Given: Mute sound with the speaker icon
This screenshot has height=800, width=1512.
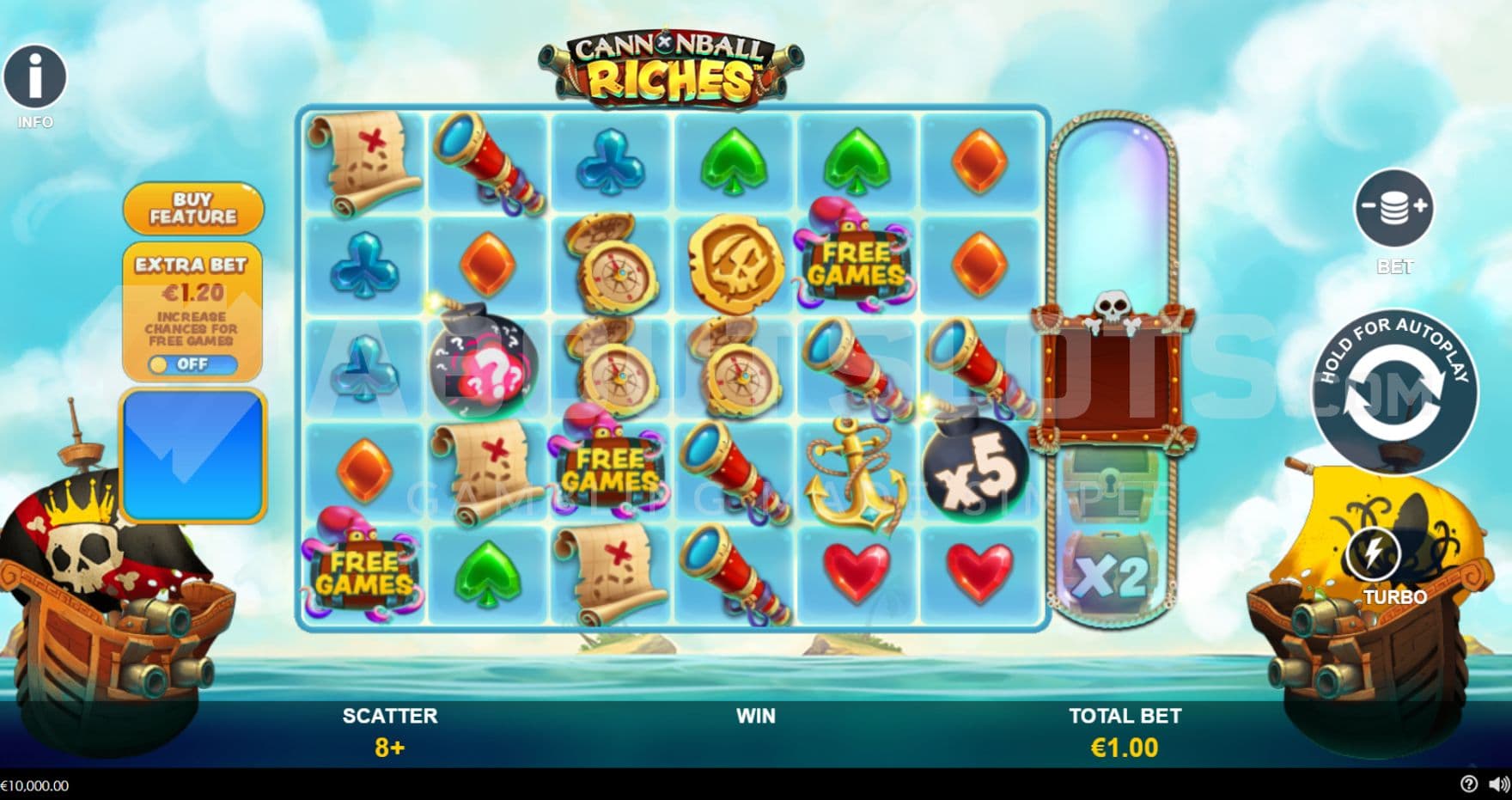Looking at the screenshot, I should pos(1498,785).
